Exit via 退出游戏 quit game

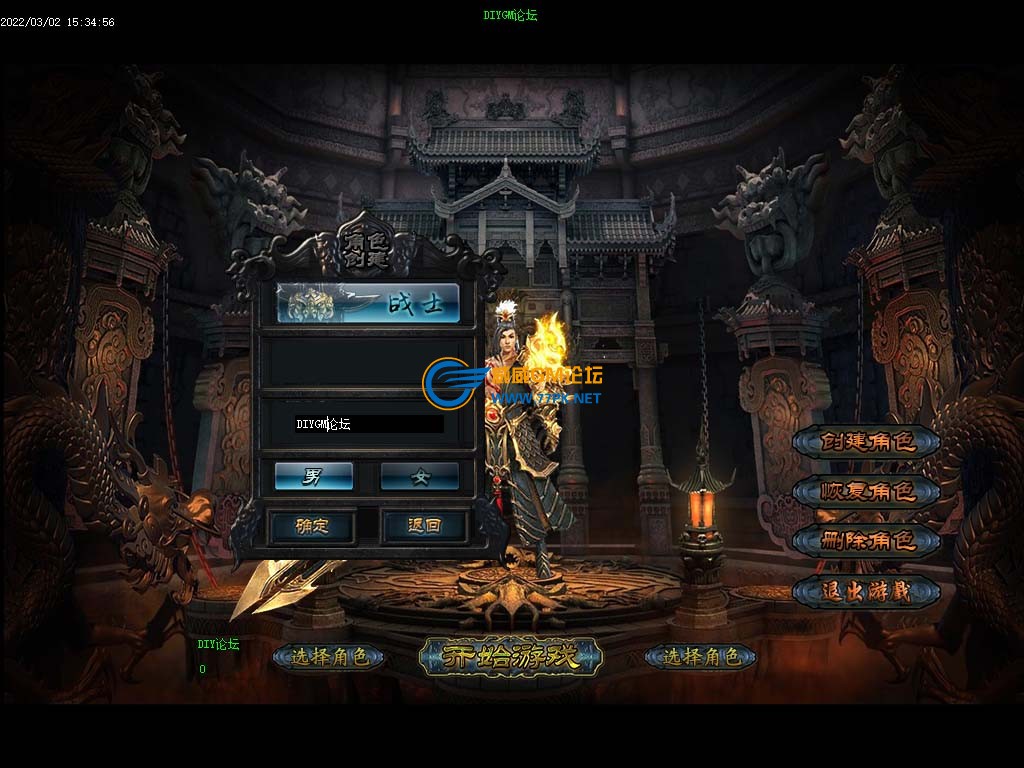click(x=867, y=591)
